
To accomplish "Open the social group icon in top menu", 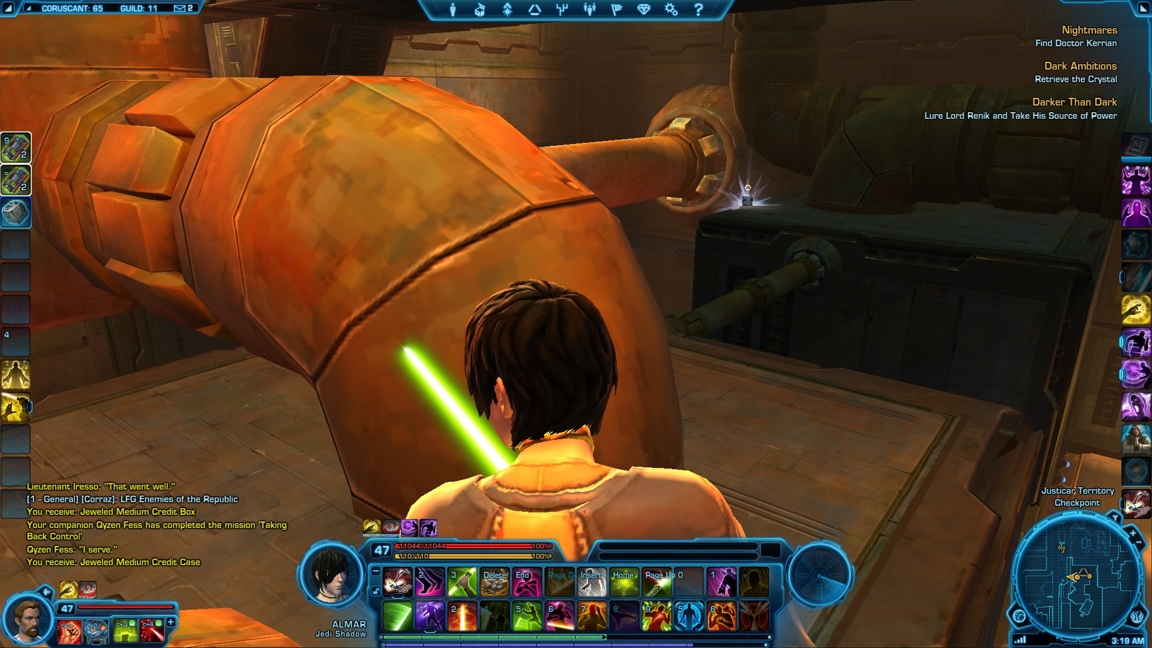I will [589, 10].
